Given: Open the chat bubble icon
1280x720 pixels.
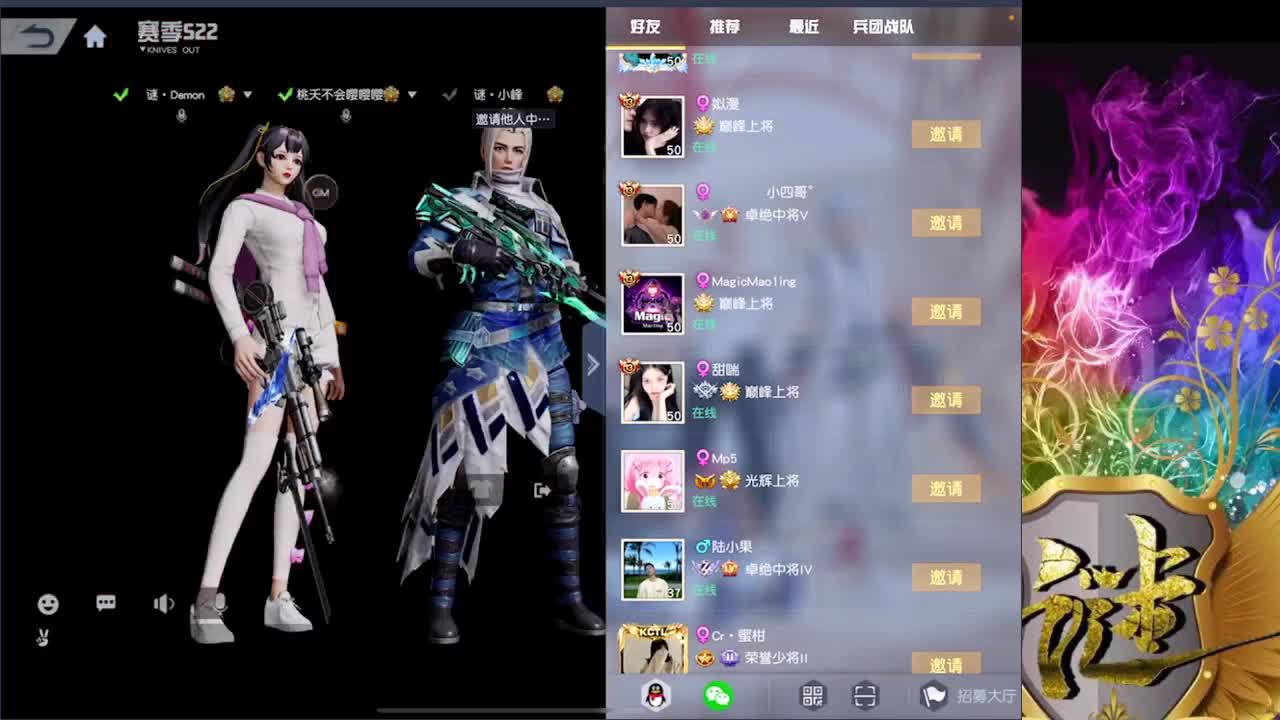Looking at the screenshot, I should pos(106,604).
